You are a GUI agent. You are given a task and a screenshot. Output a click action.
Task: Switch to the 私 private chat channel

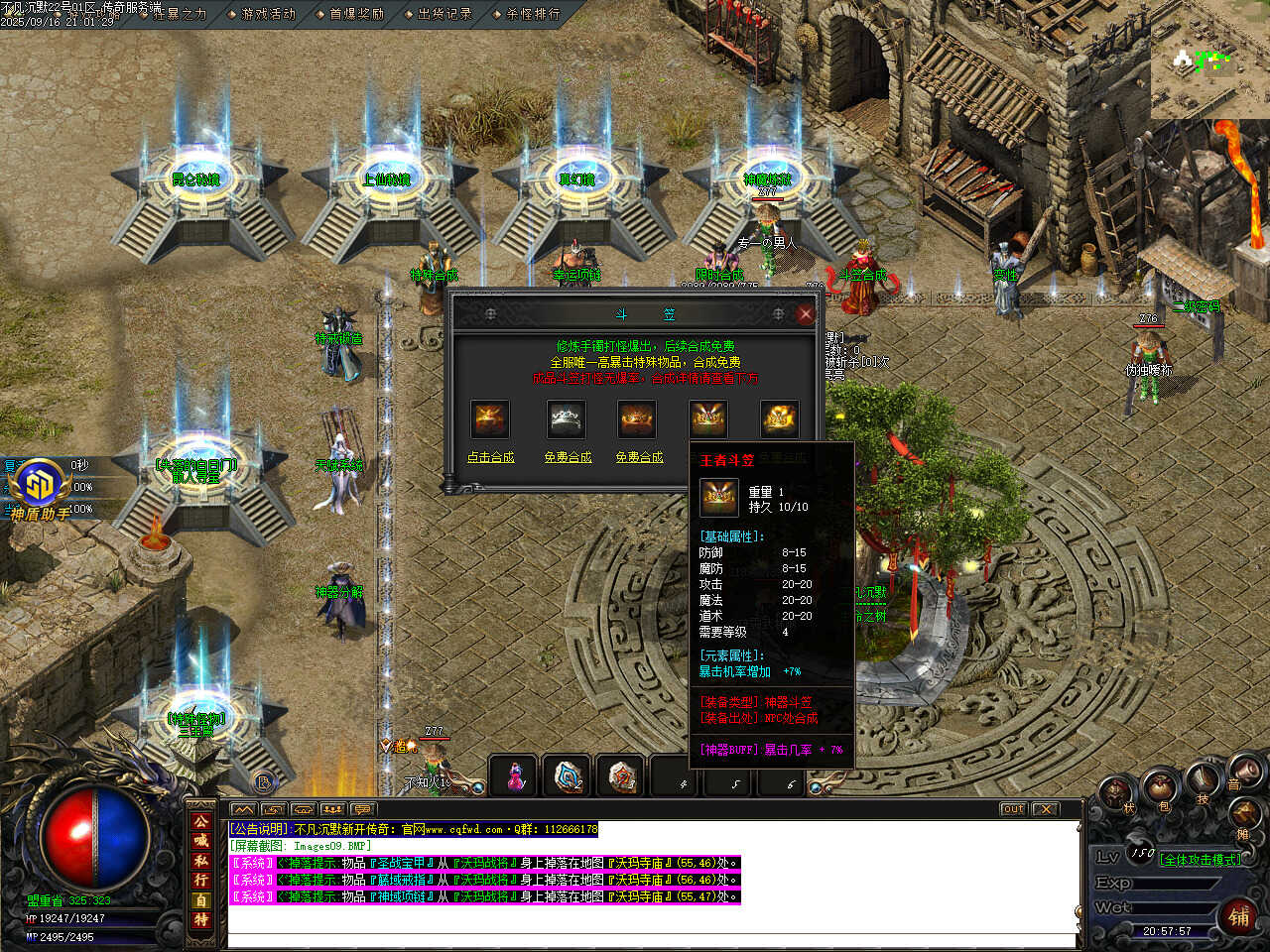(x=201, y=861)
